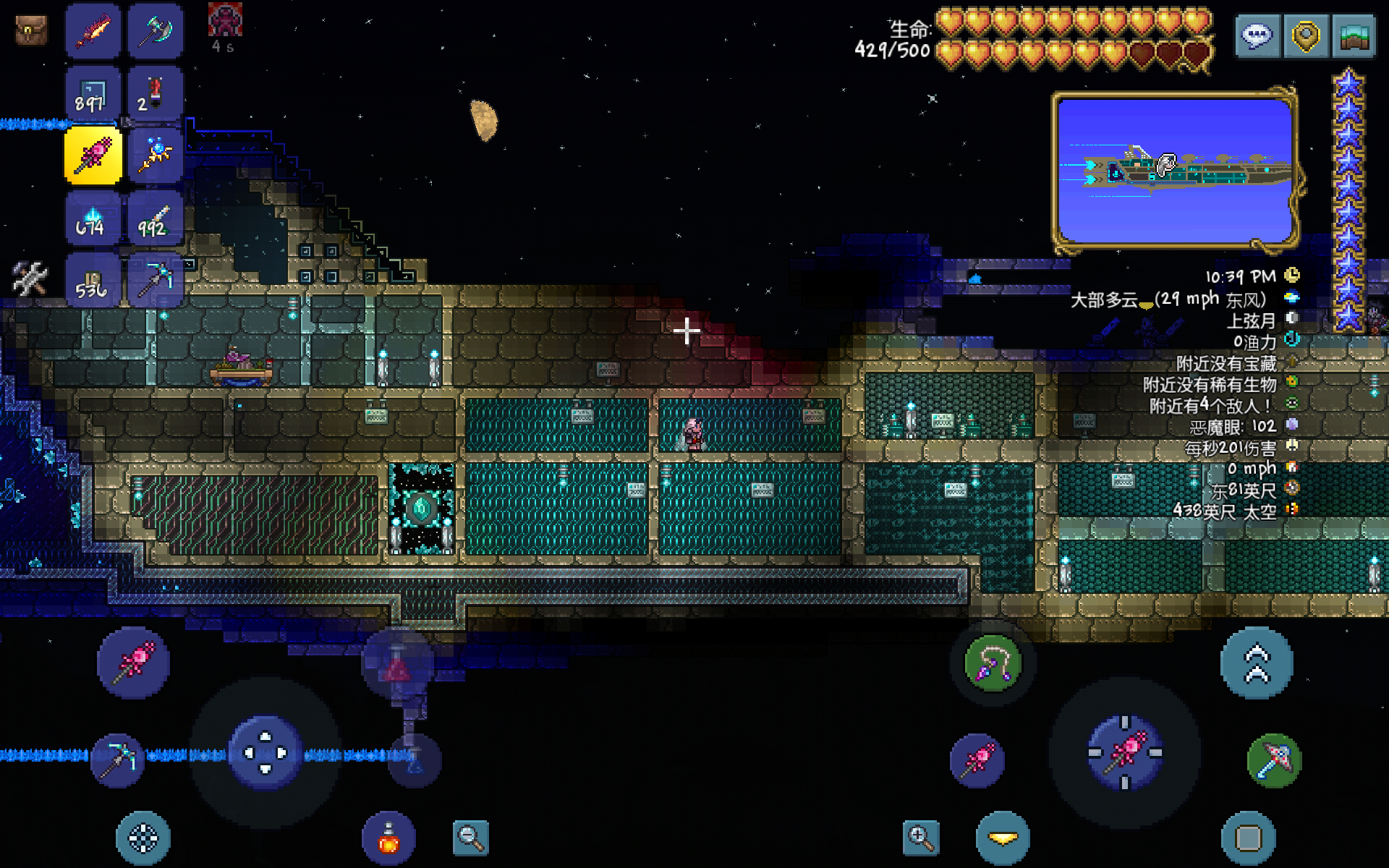
Task: Open the full world map
Action: 1354,35
